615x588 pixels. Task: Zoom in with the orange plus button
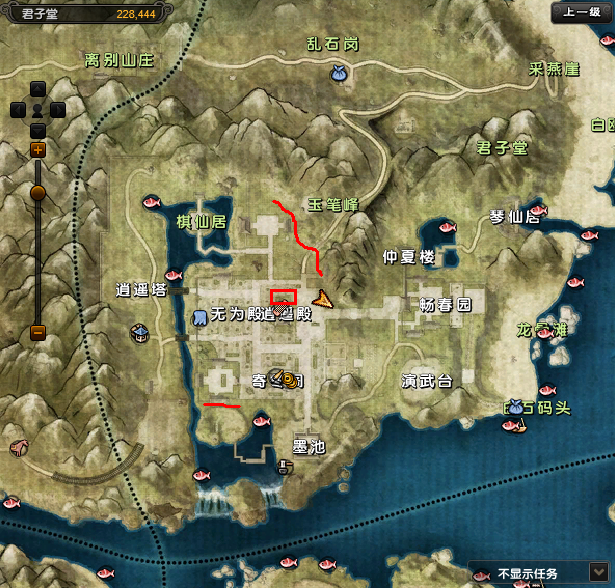(x=38, y=150)
